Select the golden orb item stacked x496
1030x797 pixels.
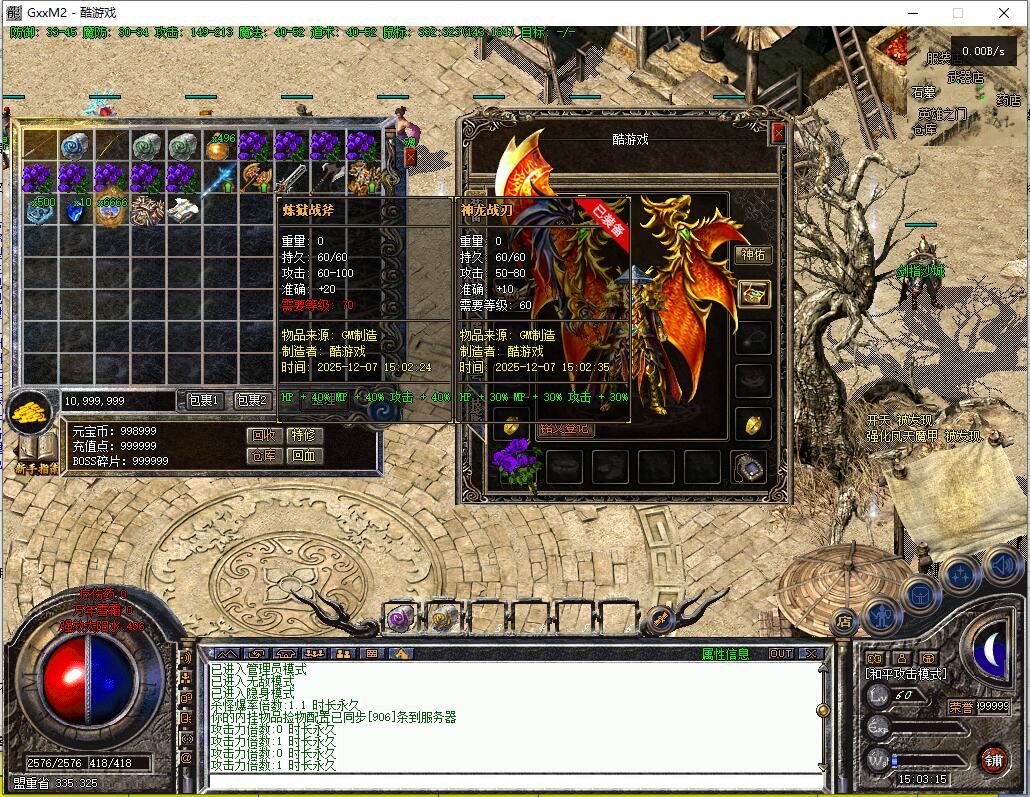point(217,148)
